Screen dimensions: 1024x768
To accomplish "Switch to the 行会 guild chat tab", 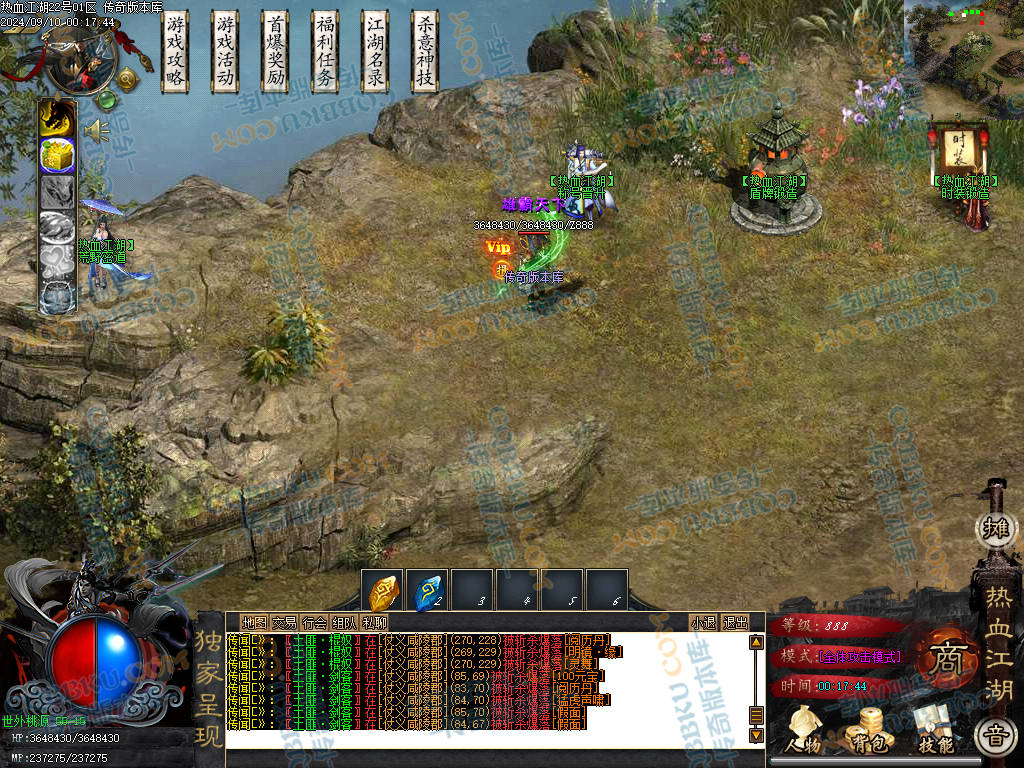I will point(314,622).
